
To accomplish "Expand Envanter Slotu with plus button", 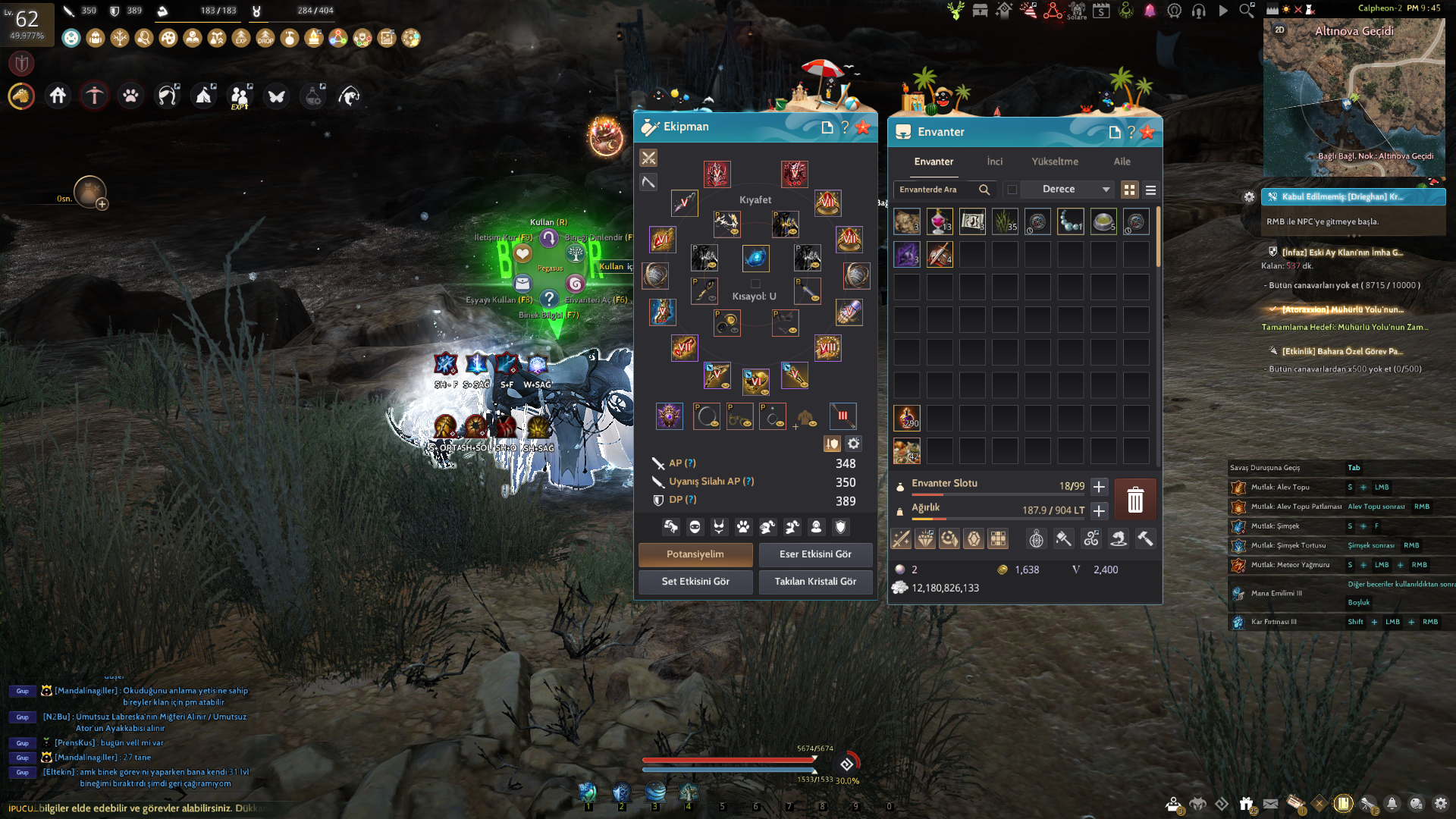I will (x=1099, y=487).
